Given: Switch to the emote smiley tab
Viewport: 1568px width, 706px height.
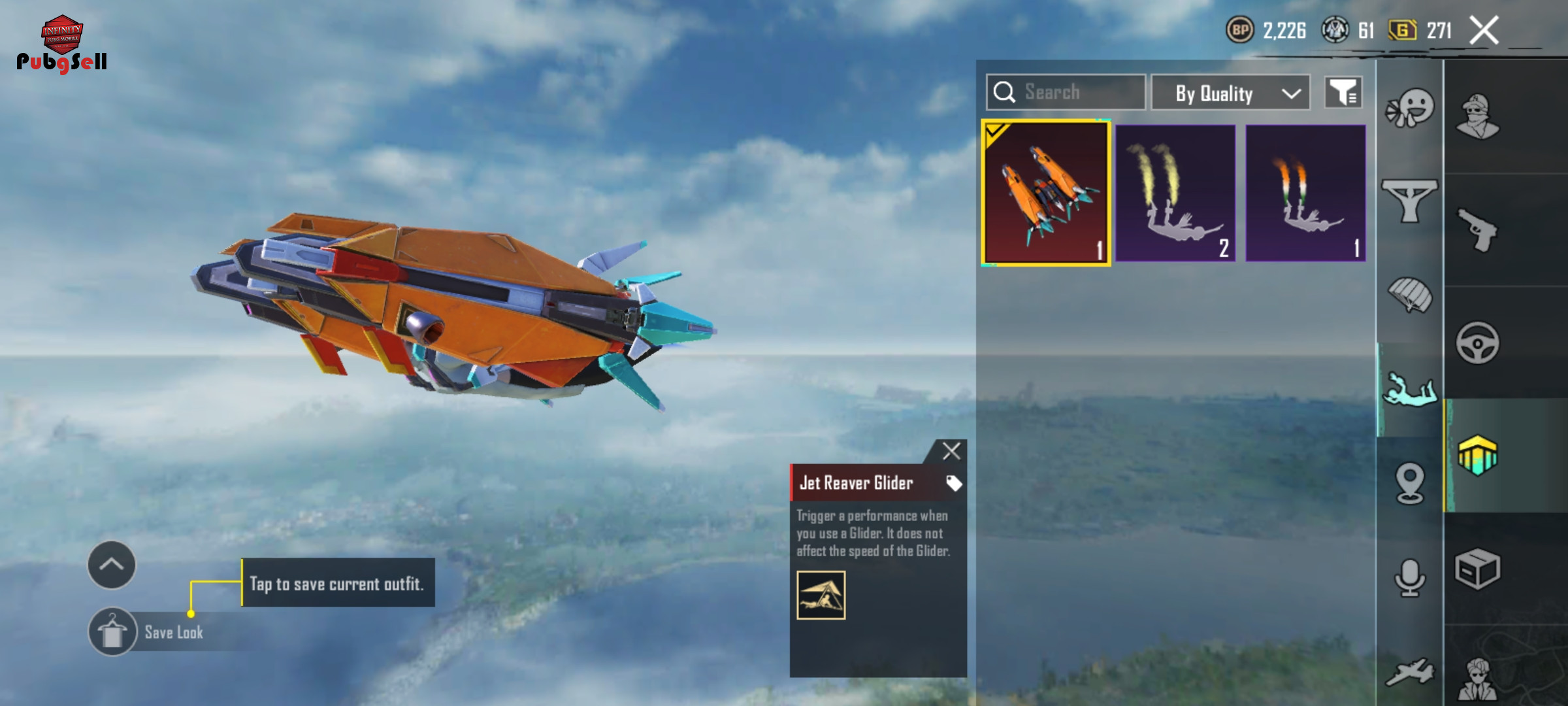Looking at the screenshot, I should (x=1410, y=108).
